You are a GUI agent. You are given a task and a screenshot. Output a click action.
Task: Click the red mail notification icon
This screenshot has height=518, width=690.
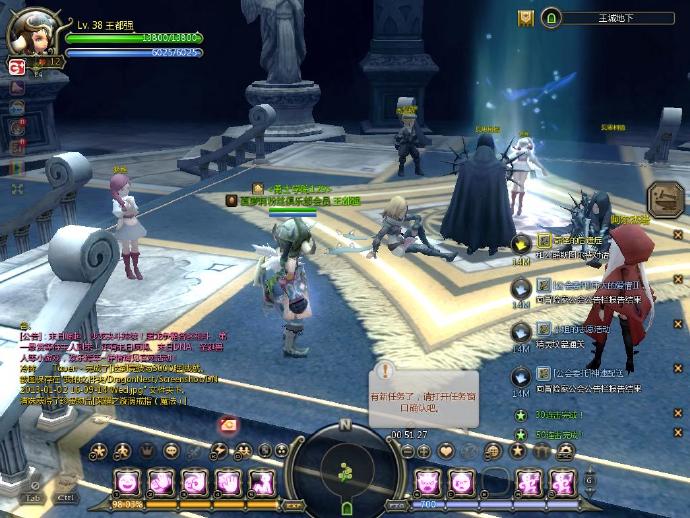pos(229,425)
